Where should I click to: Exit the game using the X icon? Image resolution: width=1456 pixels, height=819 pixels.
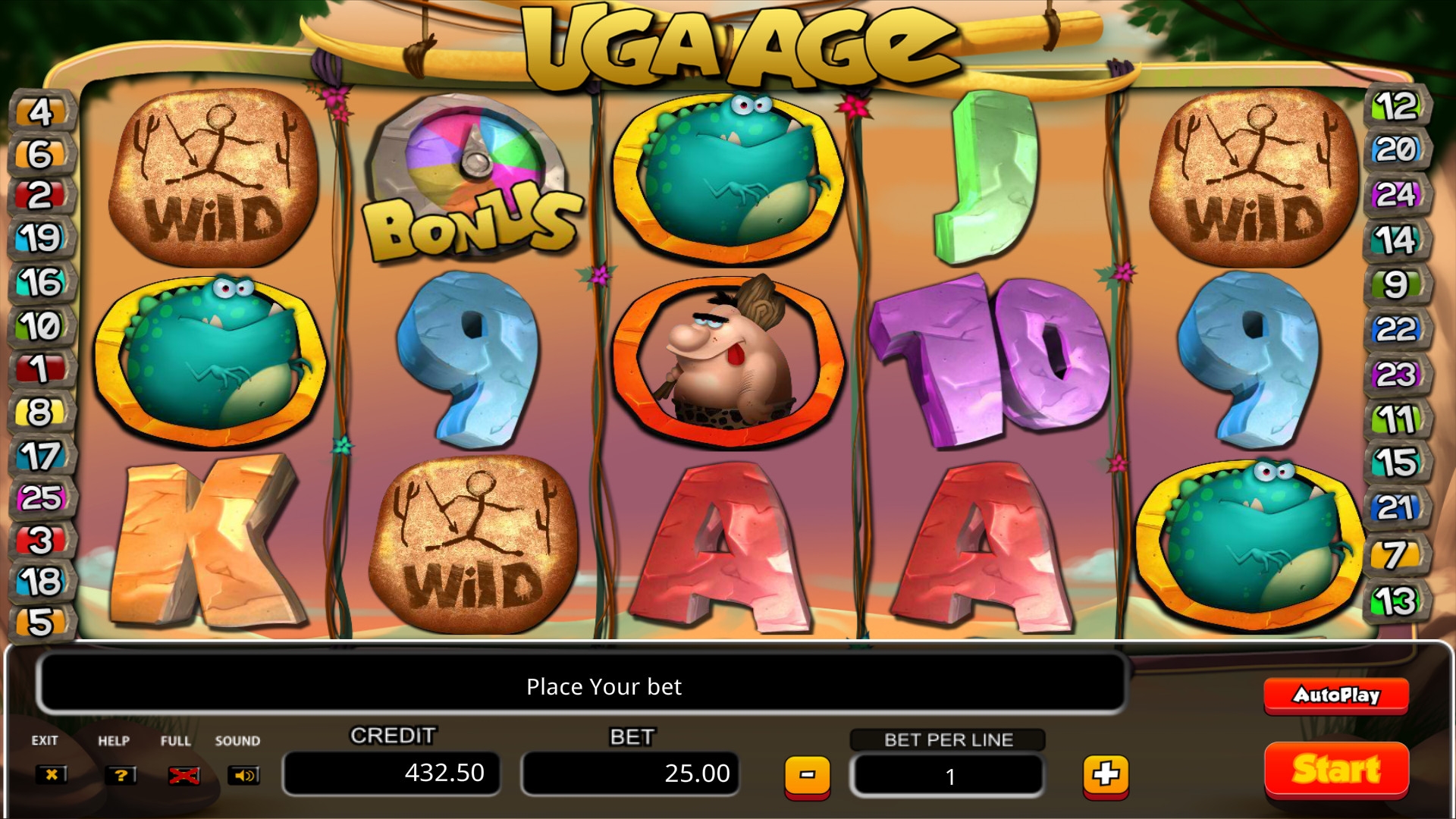click(x=51, y=775)
